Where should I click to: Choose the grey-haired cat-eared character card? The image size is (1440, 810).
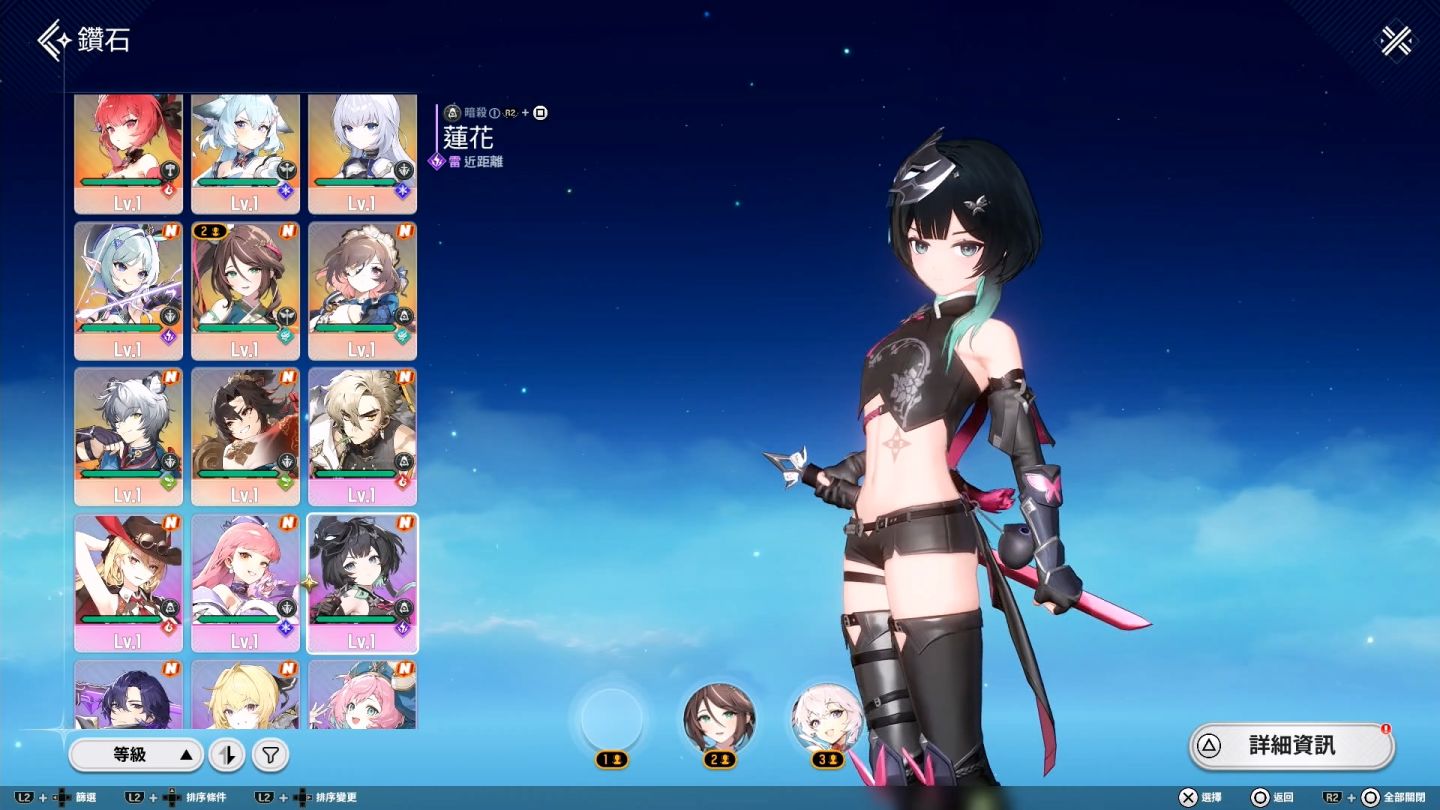[x=129, y=436]
